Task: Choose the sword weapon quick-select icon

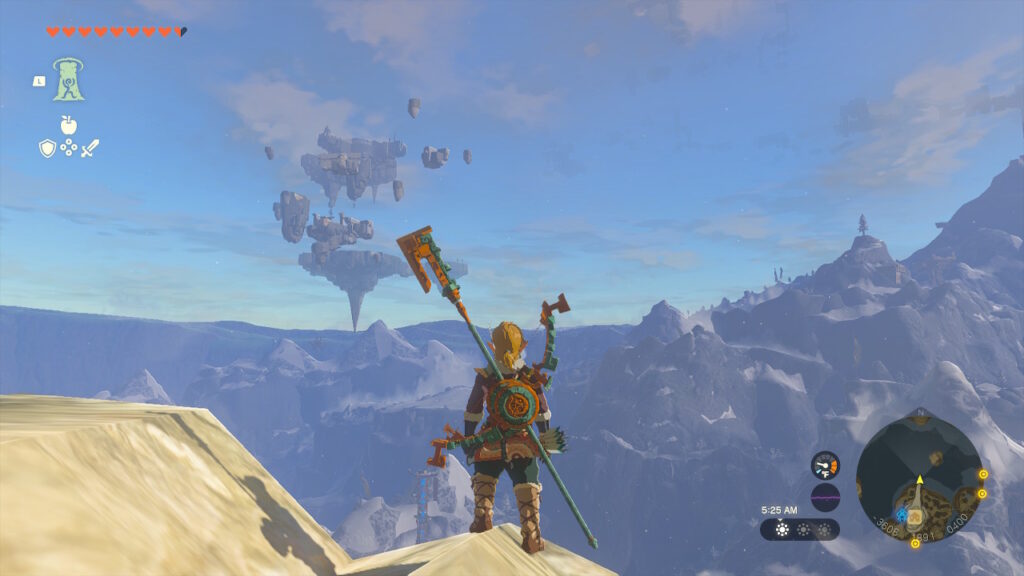Action: click(90, 148)
